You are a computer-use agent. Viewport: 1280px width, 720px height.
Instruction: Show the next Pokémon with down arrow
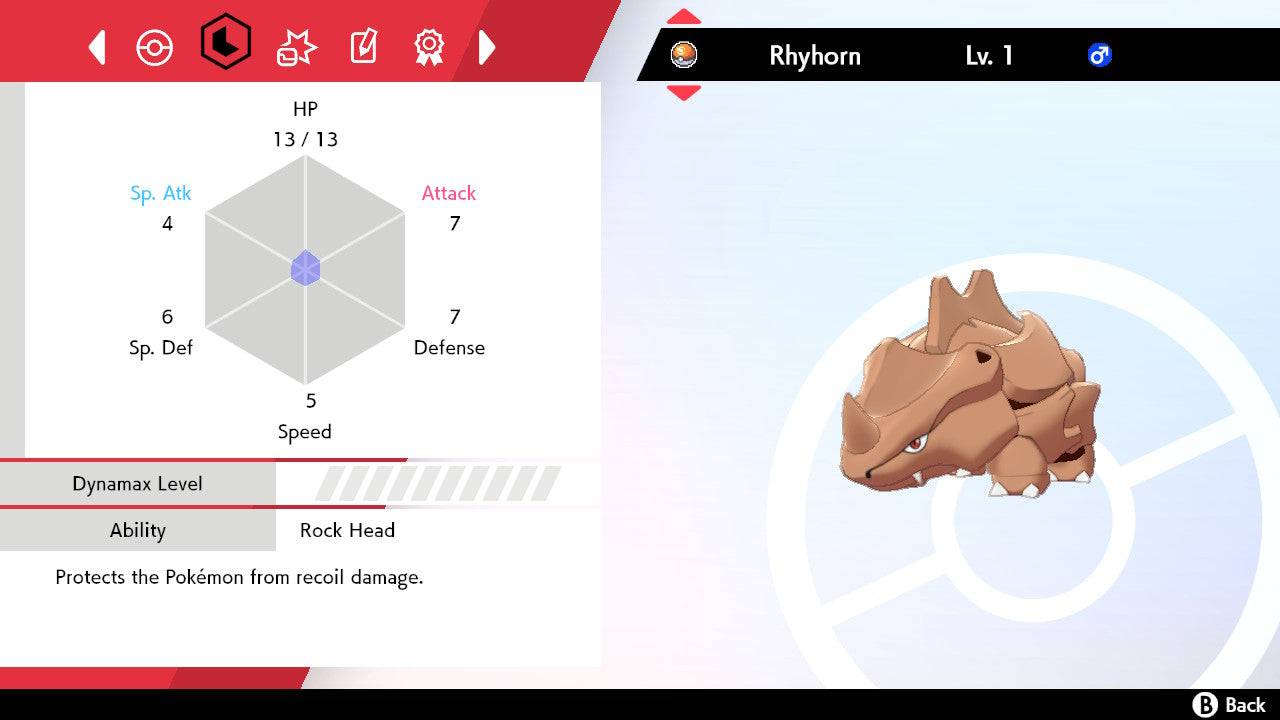[684, 92]
